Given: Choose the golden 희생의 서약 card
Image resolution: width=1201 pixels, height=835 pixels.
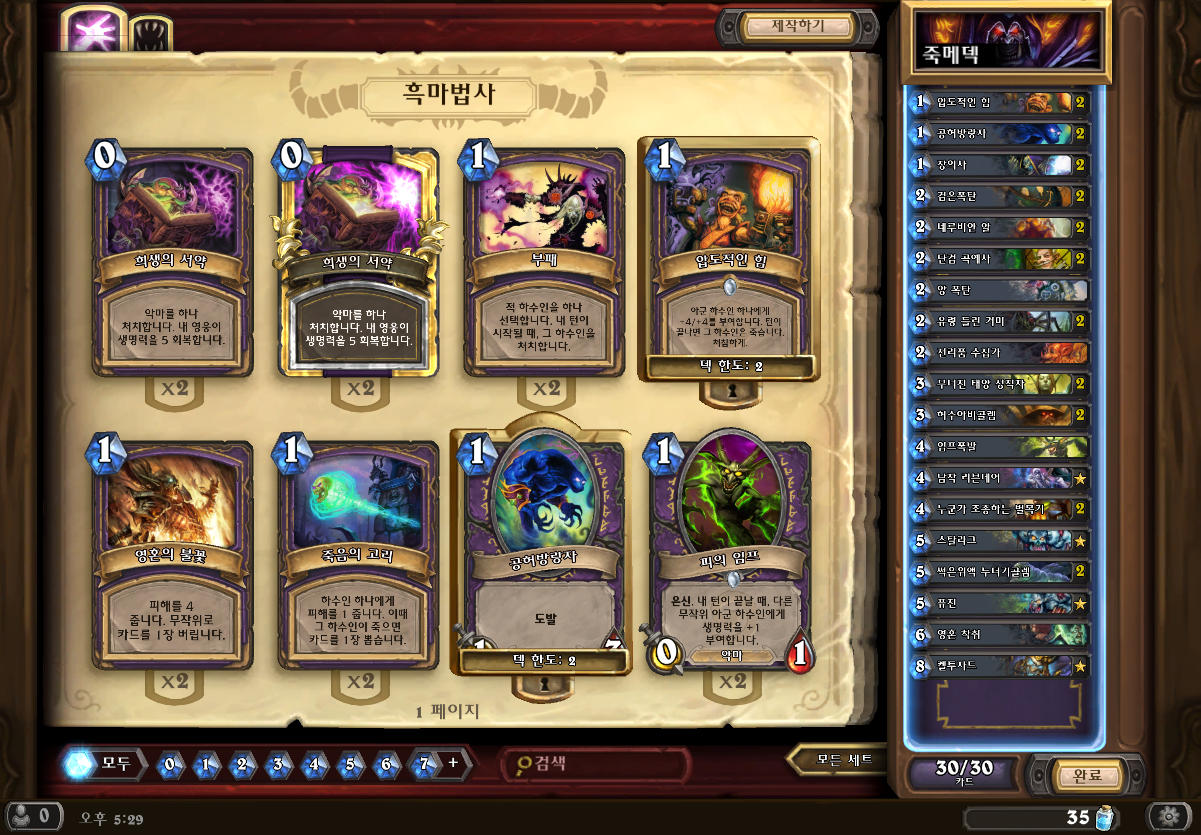Looking at the screenshot, I should 358,258.
